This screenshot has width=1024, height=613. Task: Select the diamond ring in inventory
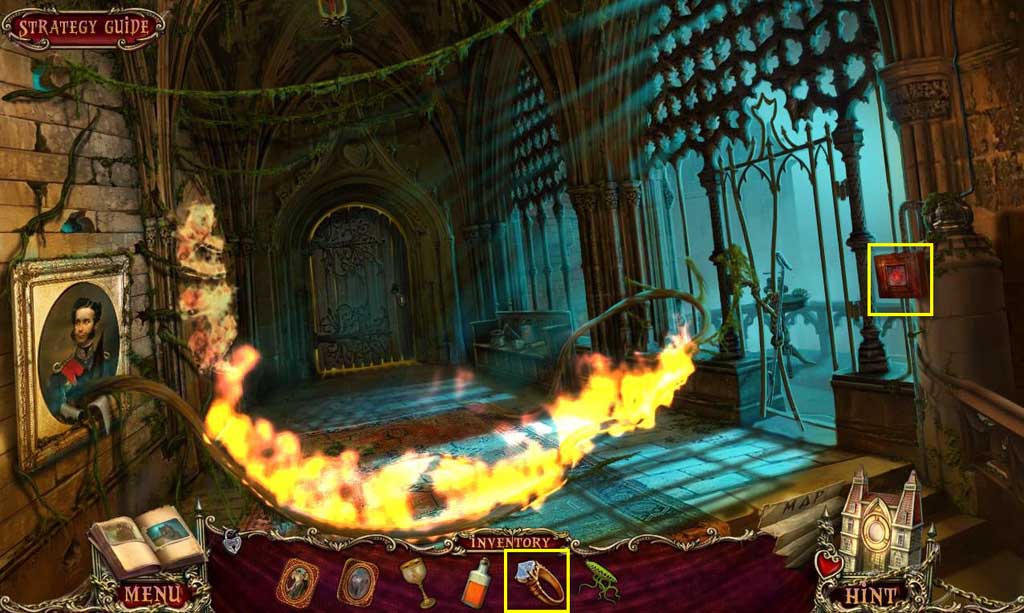[x=537, y=581]
